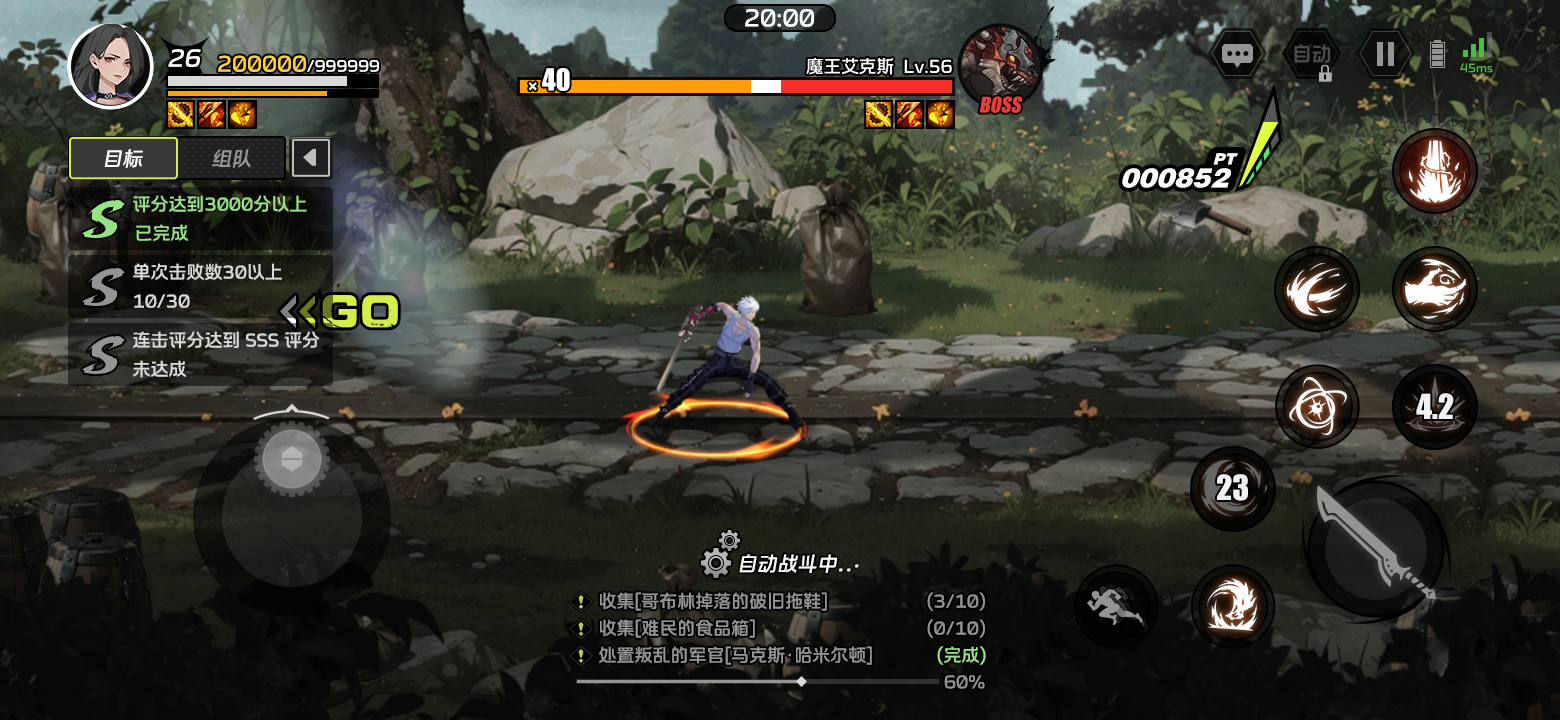Image resolution: width=1560 pixels, height=720 pixels.
Task: Activate the skill showing 4.2 cooldown
Action: click(x=1434, y=407)
